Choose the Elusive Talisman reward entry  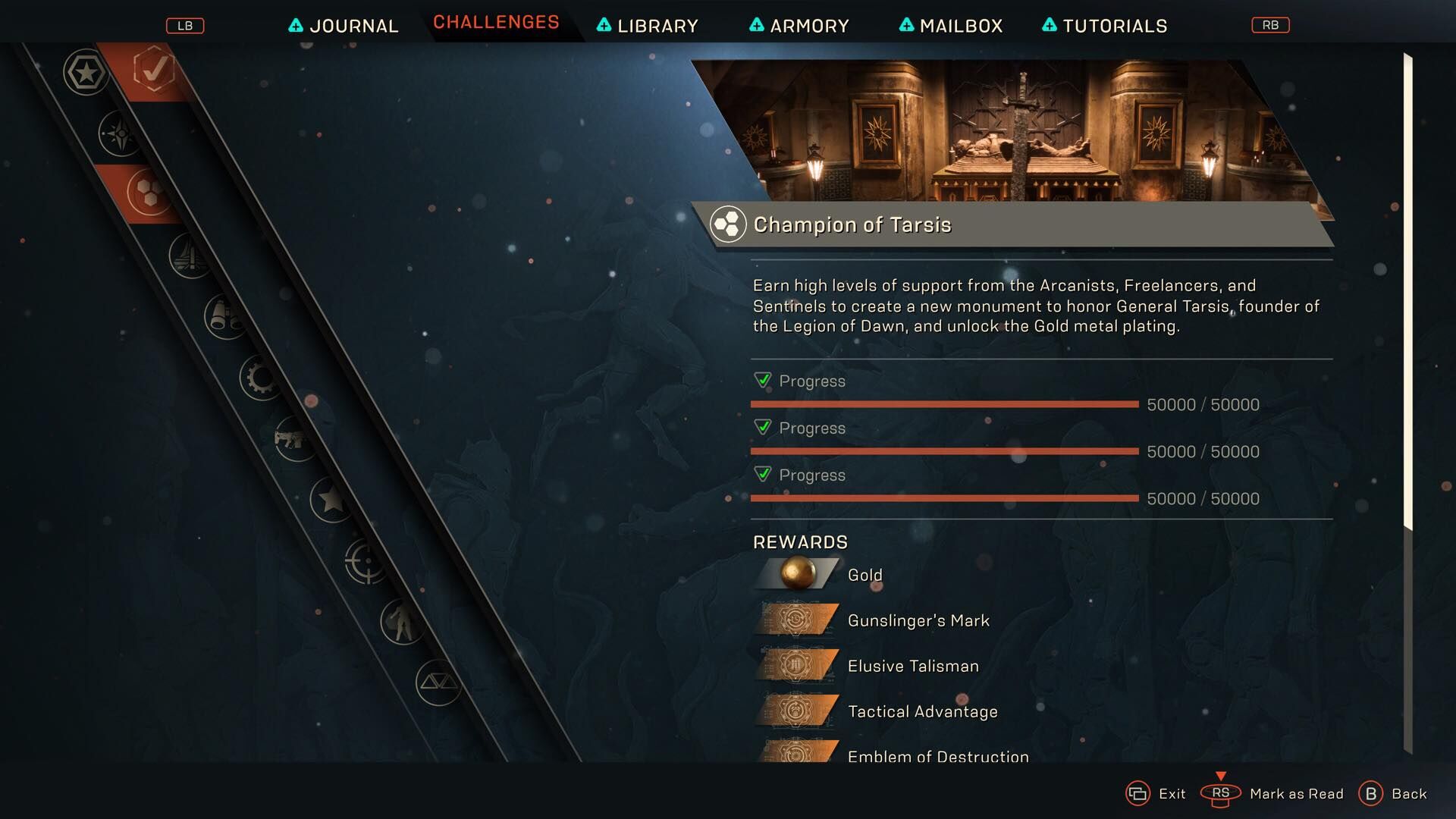pyautogui.click(x=912, y=666)
